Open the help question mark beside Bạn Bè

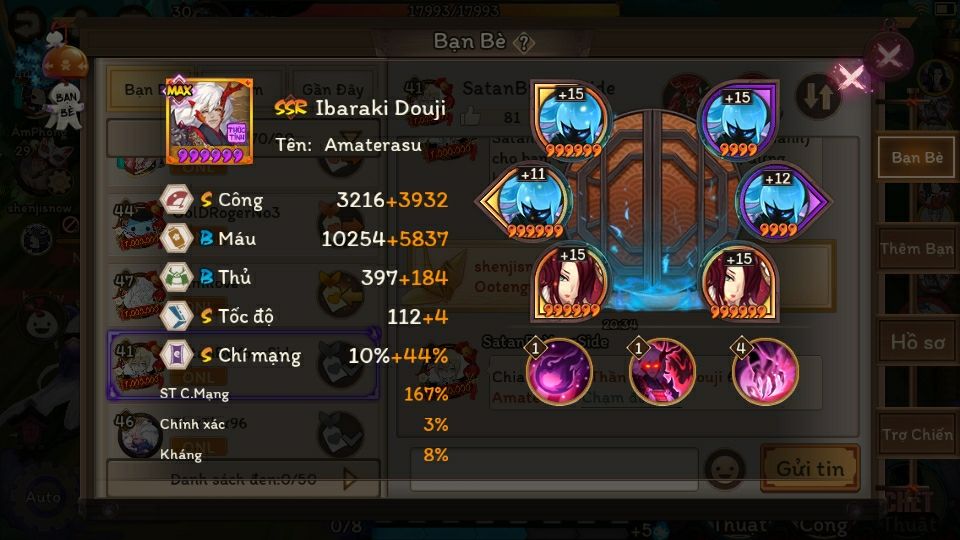524,42
